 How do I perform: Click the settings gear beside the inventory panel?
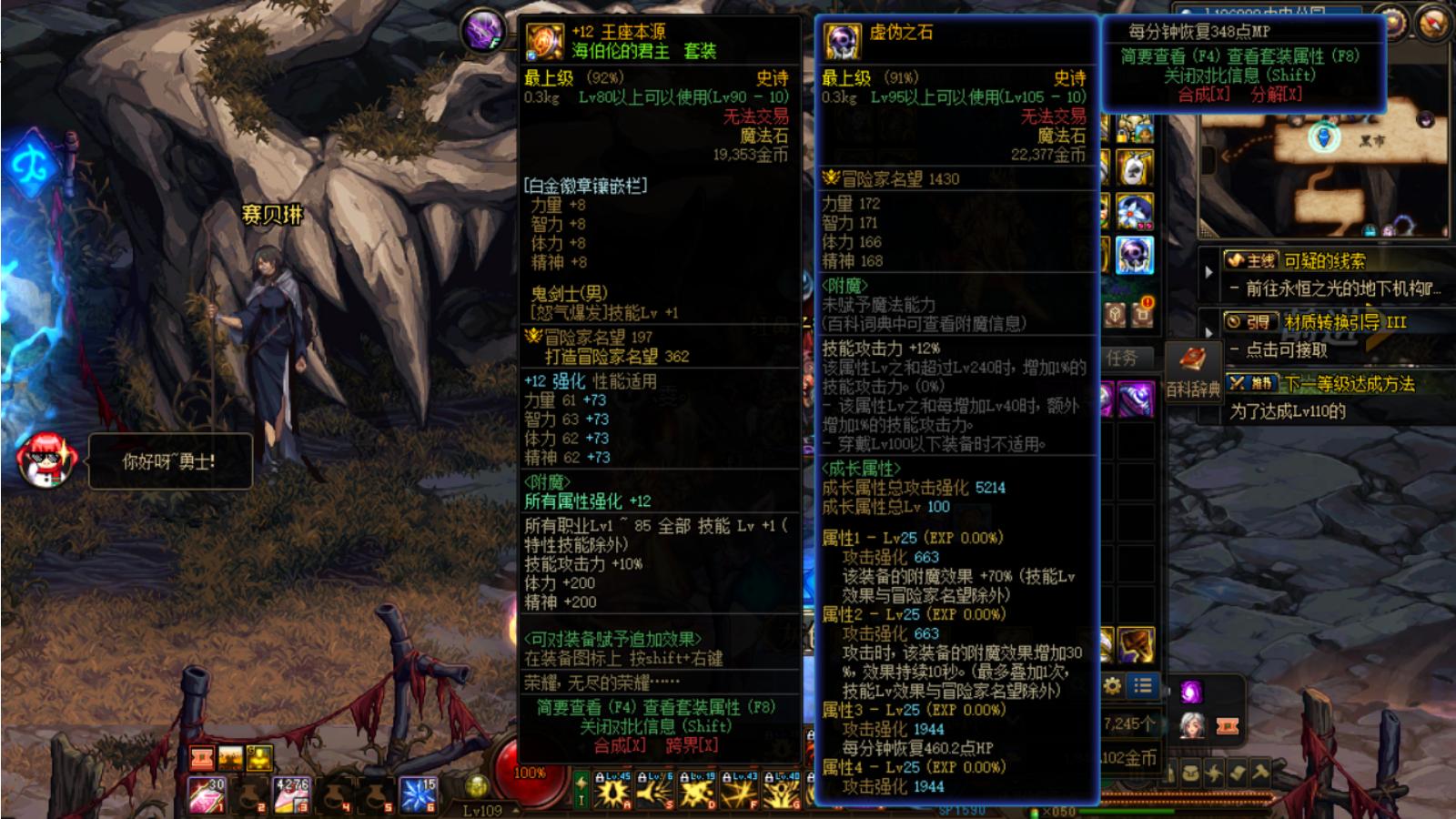coord(1112,687)
